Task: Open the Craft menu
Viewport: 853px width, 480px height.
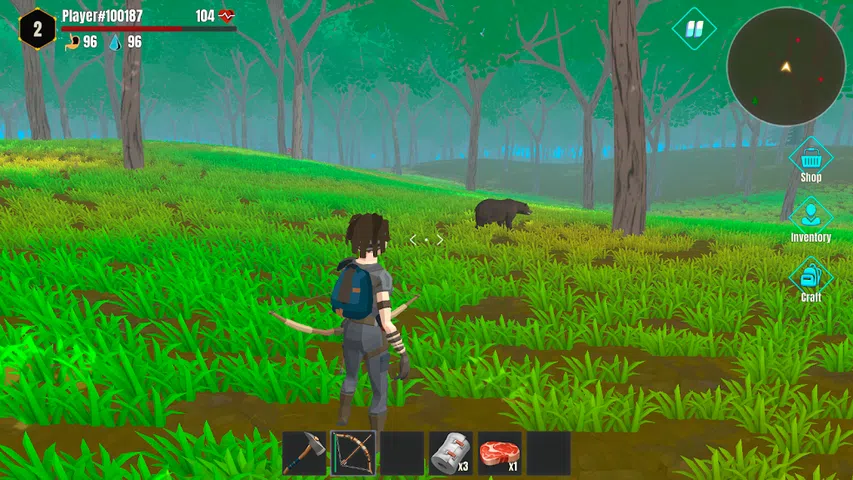Action: (x=811, y=277)
